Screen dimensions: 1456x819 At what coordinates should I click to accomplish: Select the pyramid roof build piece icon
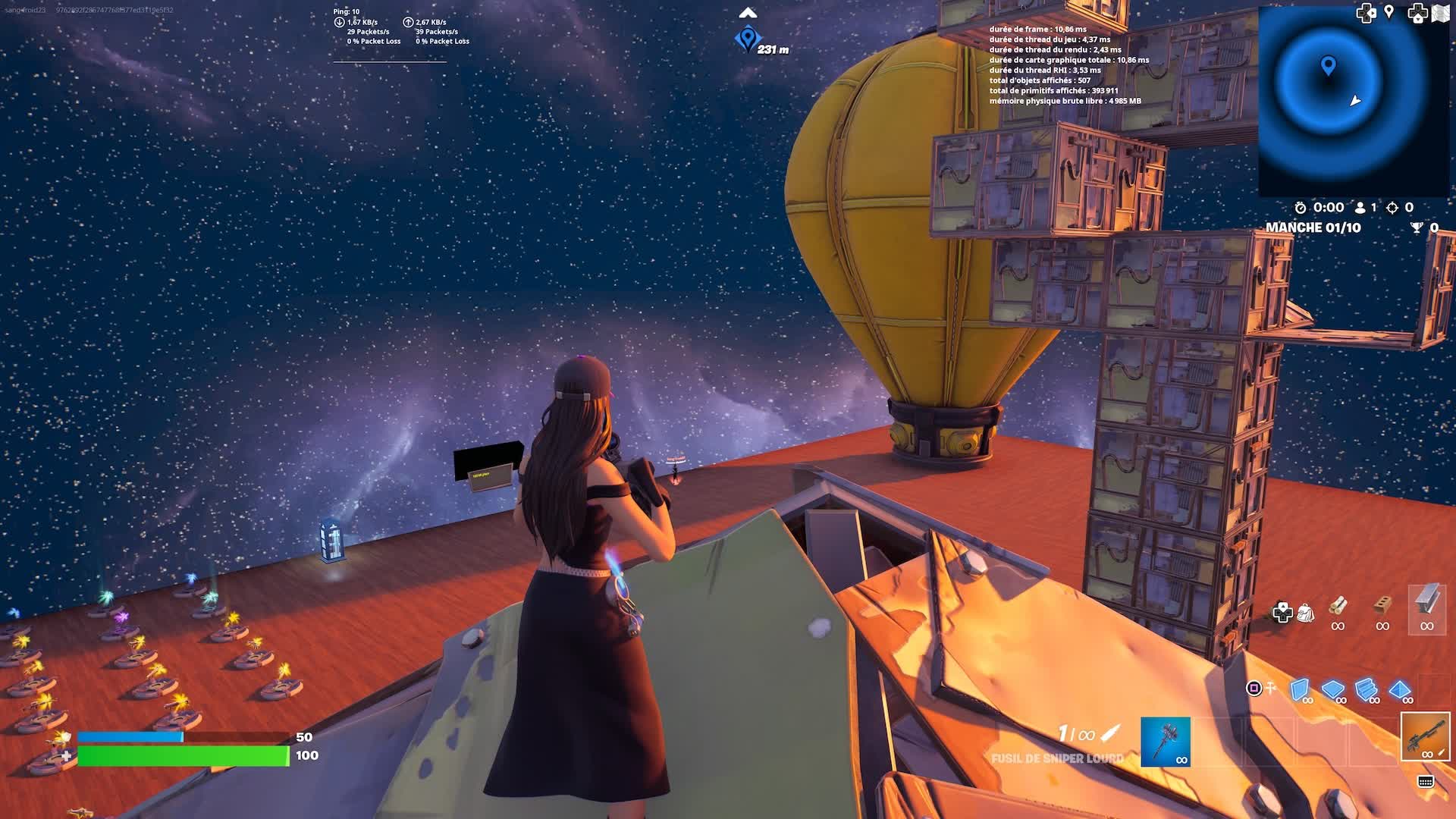(1398, 689)
